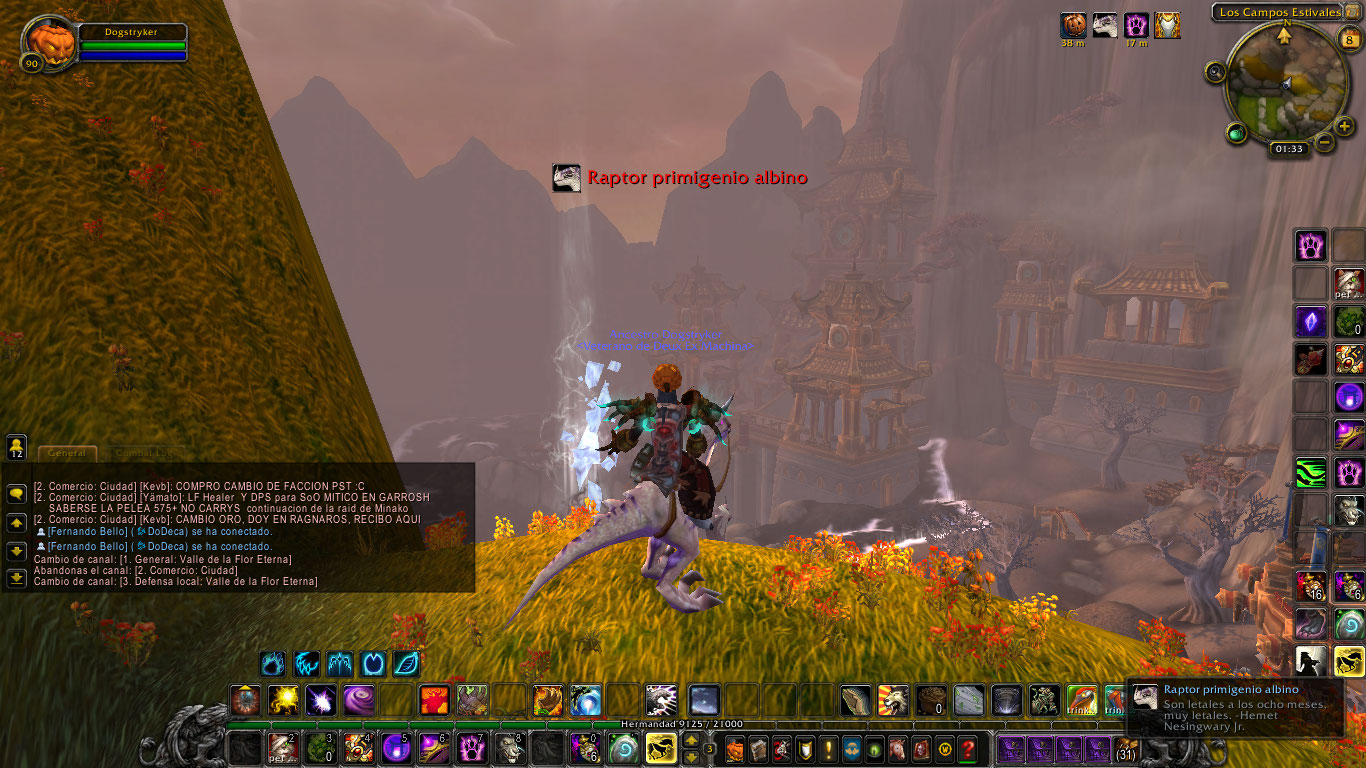Toggle the blue claw pet attack ability
The width and height of the screenshot is (1366, 768).
[304, 662]
